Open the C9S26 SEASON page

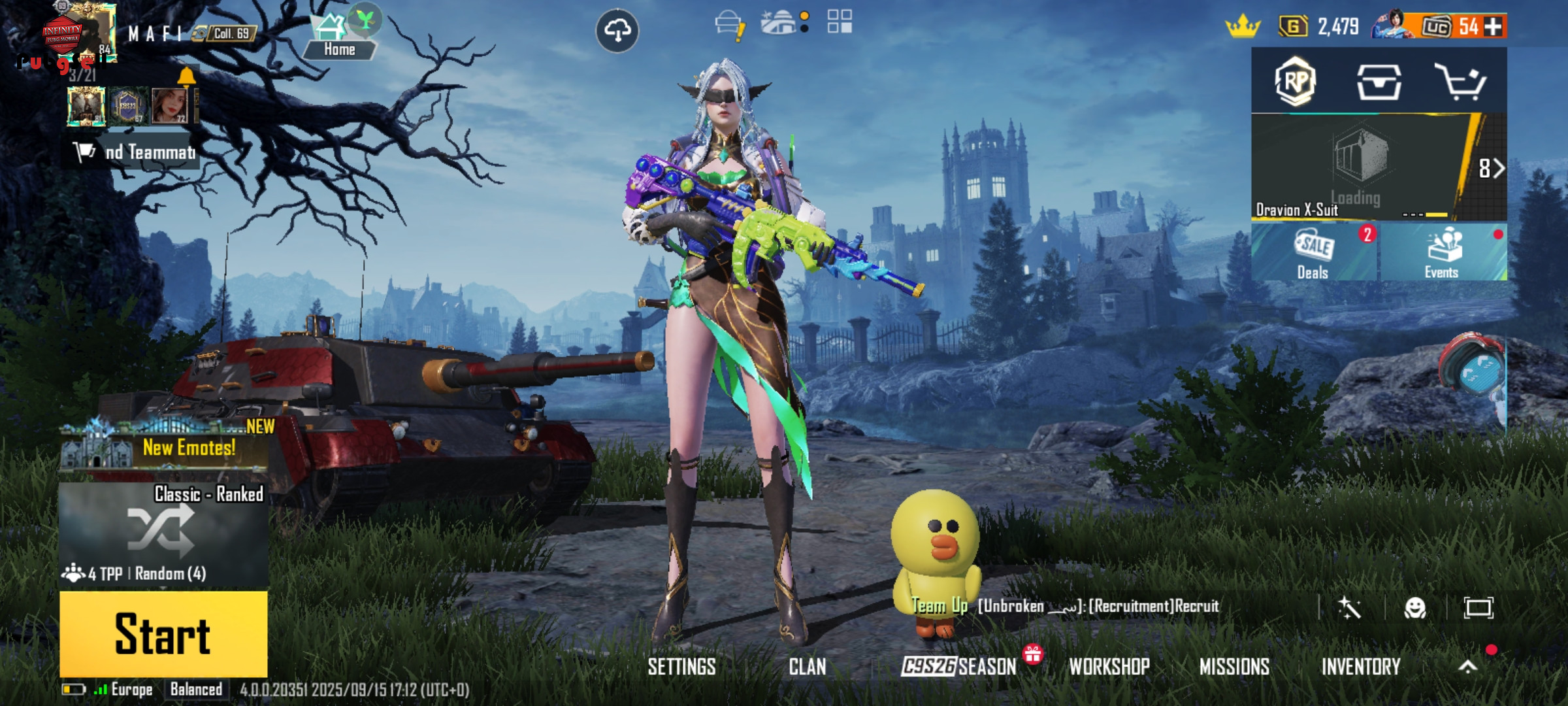(958, 667)
